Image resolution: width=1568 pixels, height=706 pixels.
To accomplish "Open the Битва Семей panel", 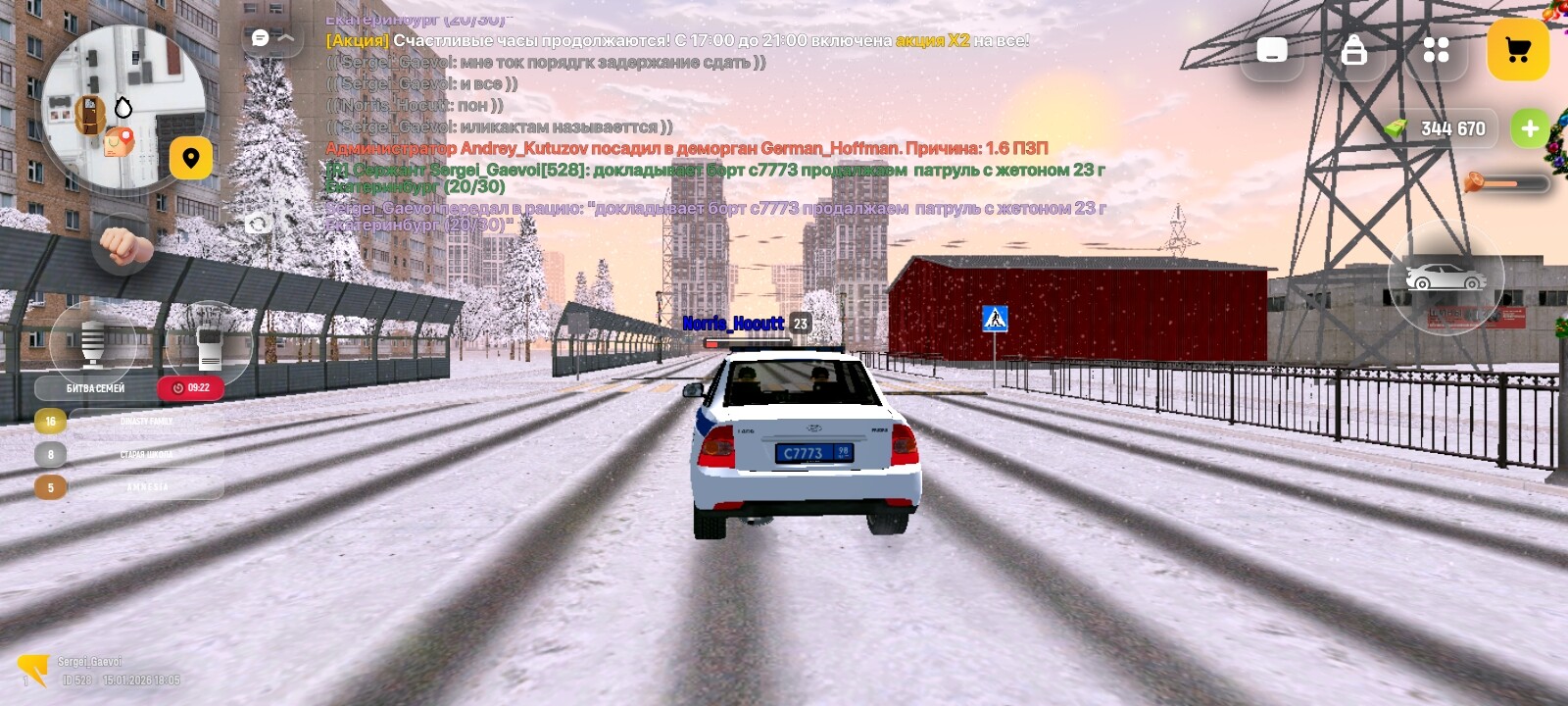I will point(95,388).
